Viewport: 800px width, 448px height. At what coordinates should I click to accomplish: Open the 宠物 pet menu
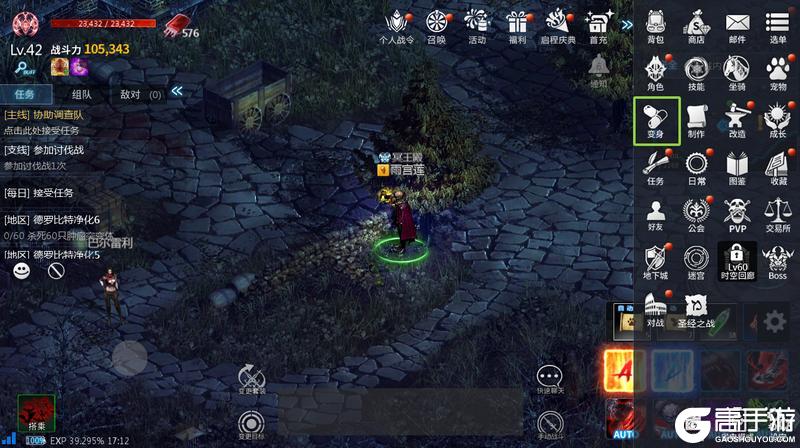coord(777,72)
